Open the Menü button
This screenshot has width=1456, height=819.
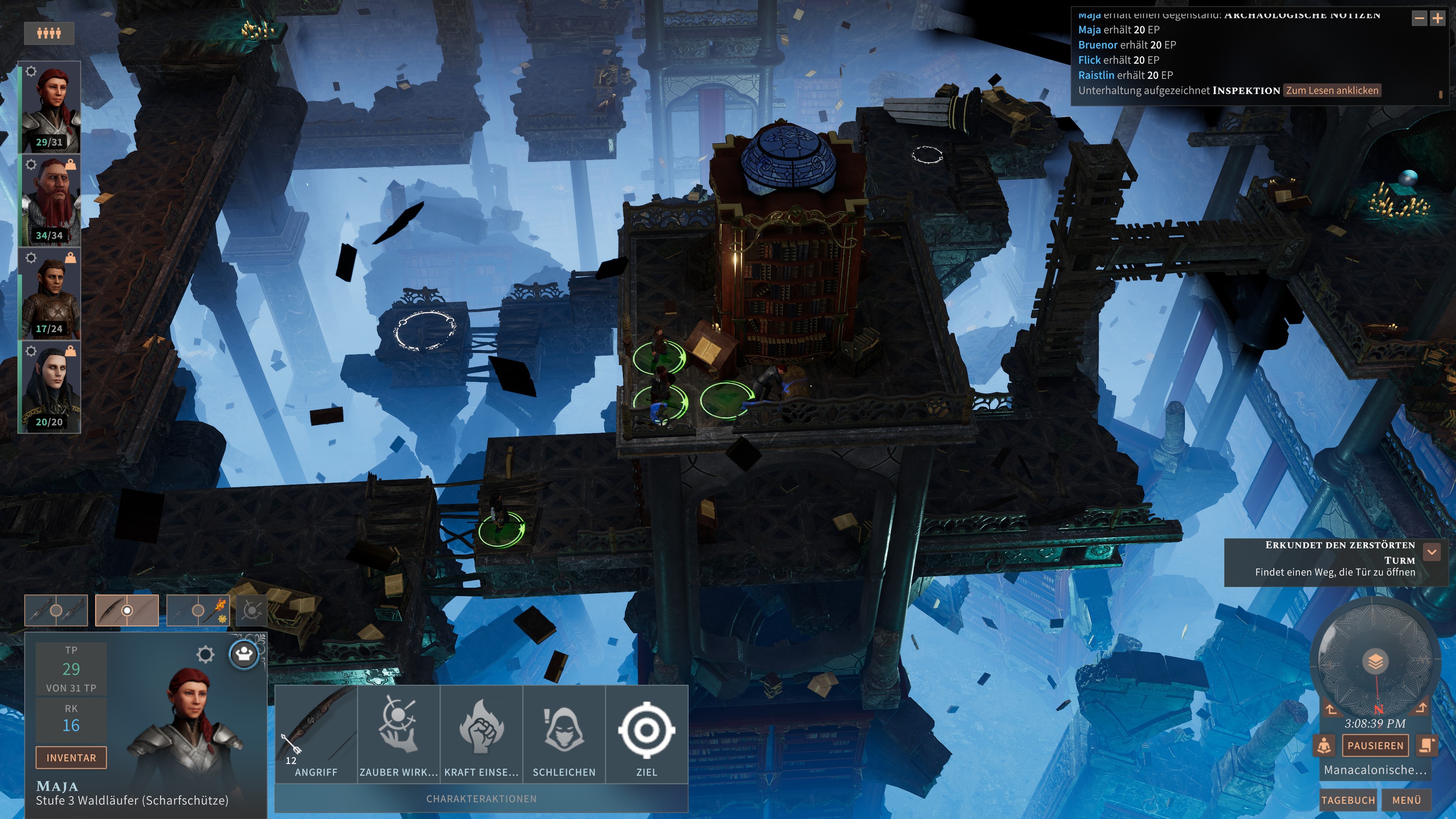(1406, 800)
